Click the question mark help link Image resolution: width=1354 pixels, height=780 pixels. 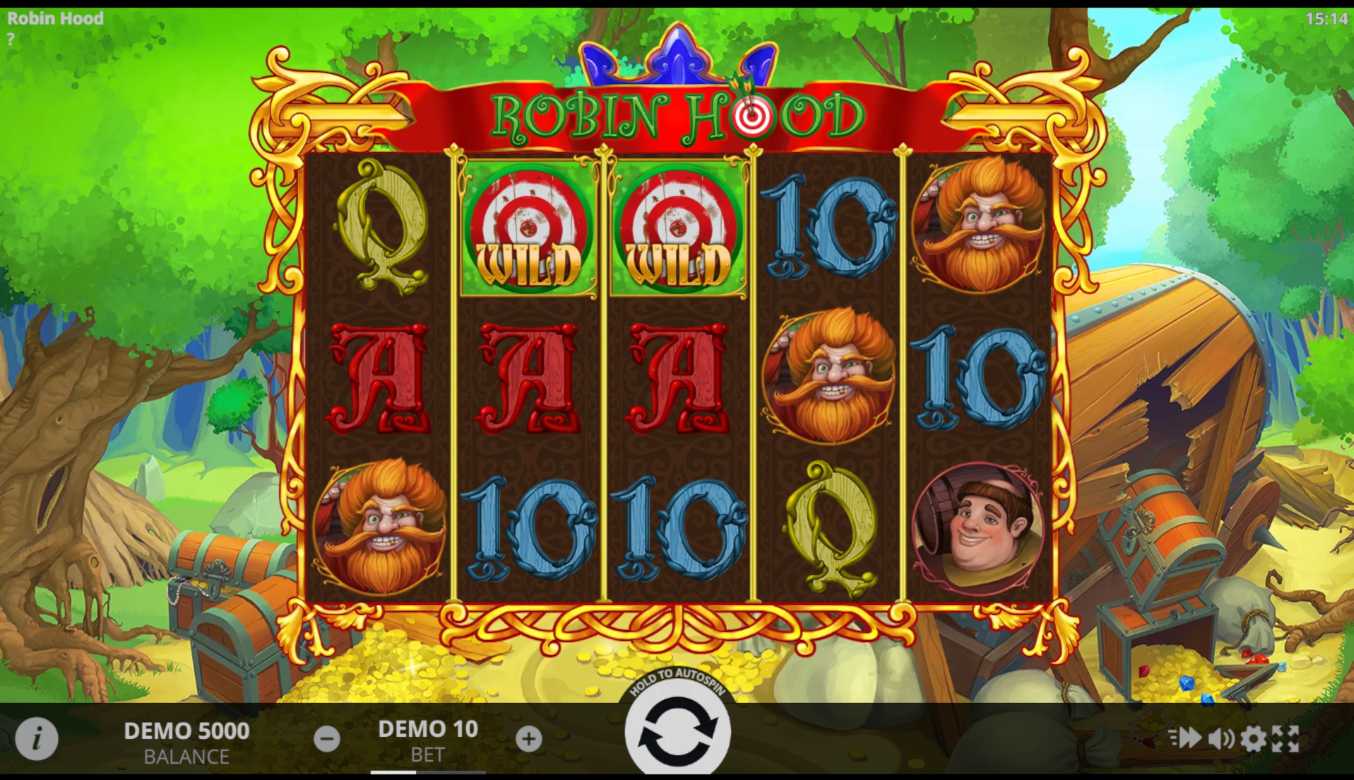(x=11, y=39)
